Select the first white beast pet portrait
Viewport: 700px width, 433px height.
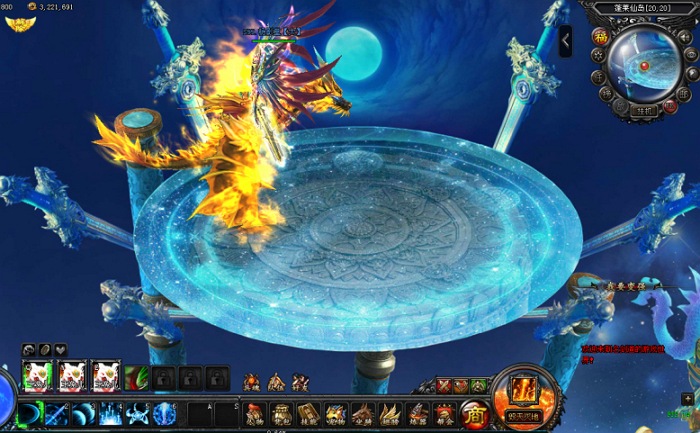click(x=37, y=376)
